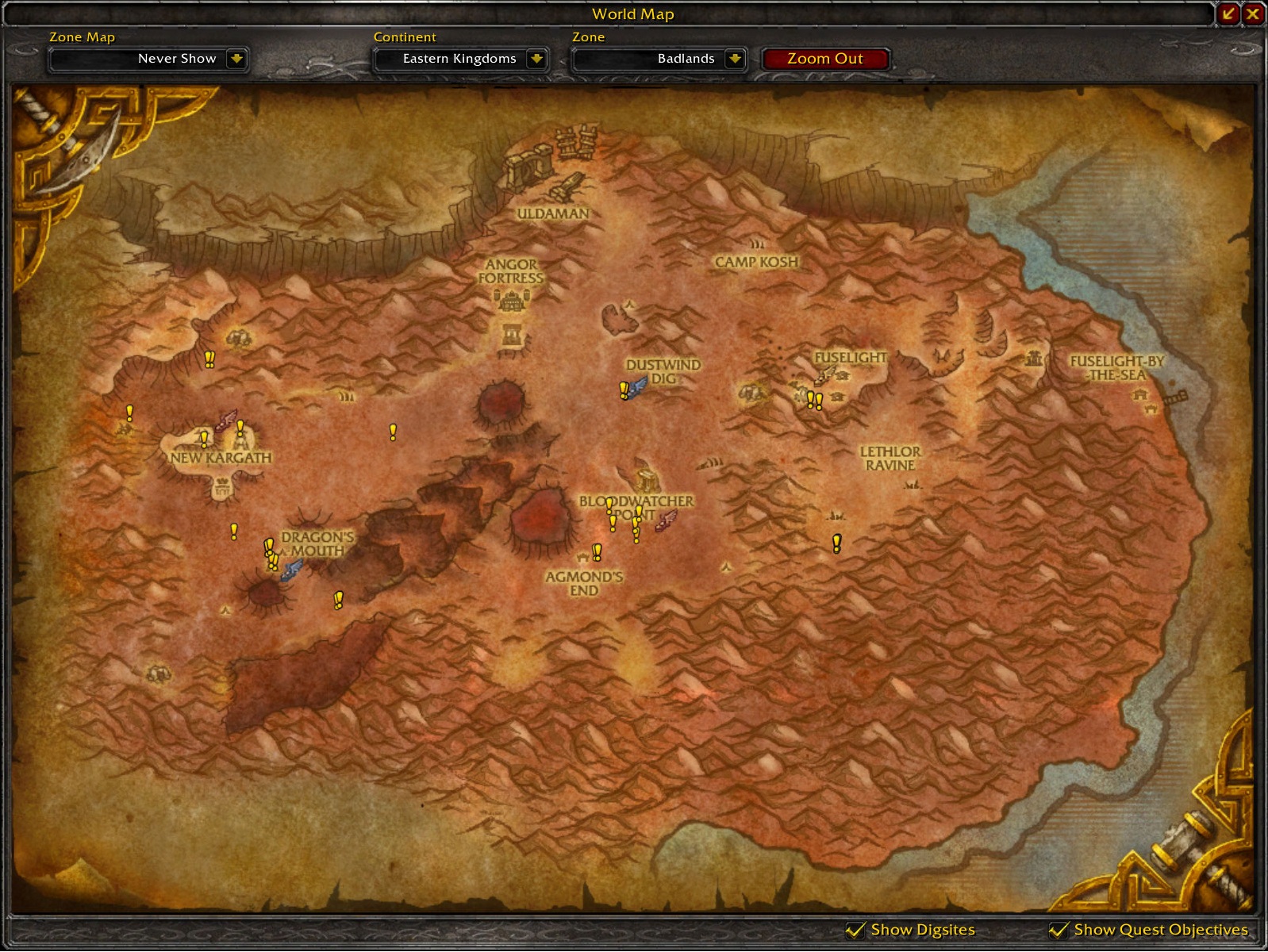1268x952 pixels.
Task: Click the red flight marker at New Kargath
Action: point(226,420)
